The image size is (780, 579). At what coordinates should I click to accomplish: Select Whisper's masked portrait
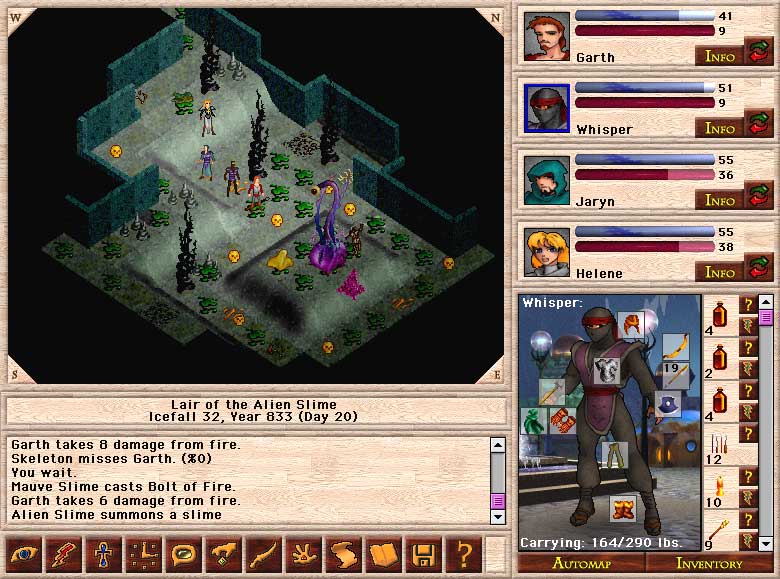tap(546, 109)
